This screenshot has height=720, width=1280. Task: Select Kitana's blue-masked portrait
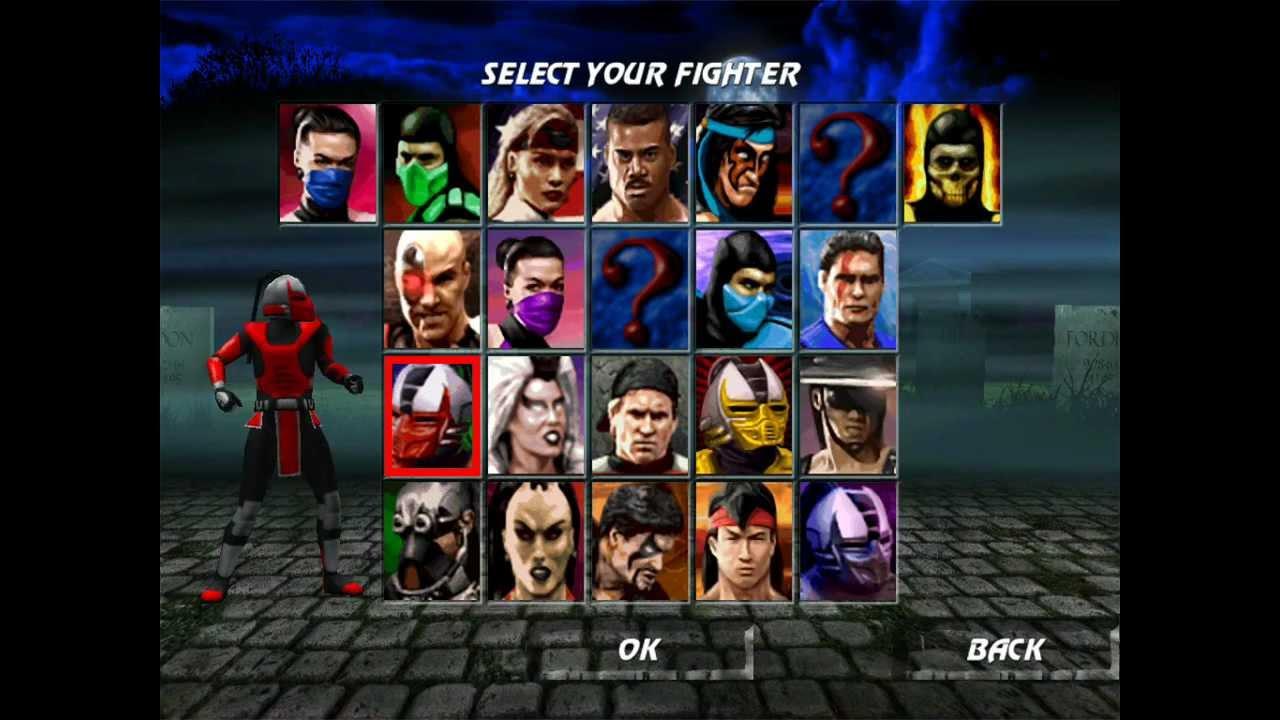329,163
